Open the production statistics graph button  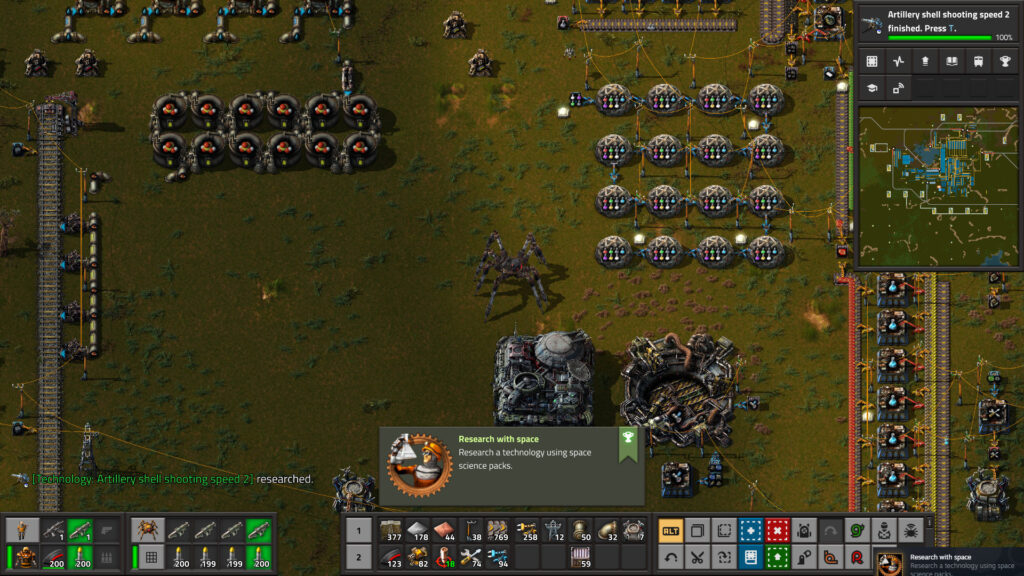[898, 61]
